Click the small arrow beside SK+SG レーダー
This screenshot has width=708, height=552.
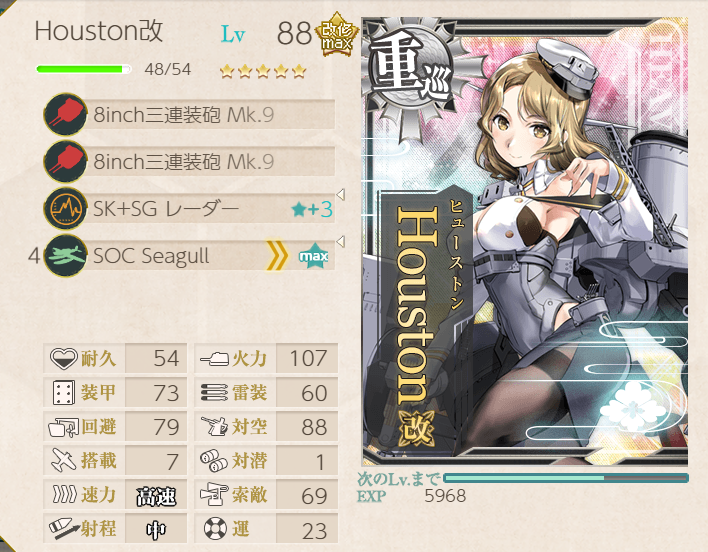click(342, 194)
